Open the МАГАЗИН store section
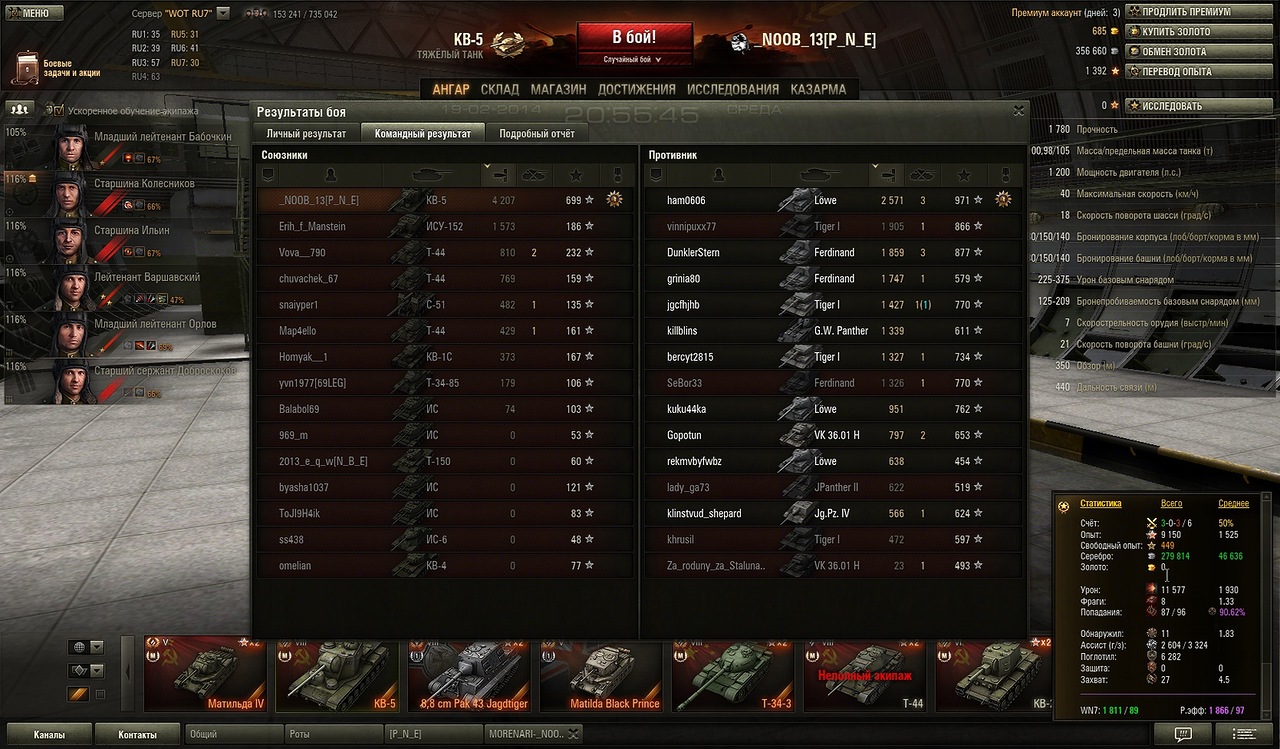Image resolution: width=1280 pixels, height=749 pixels. 558,89
